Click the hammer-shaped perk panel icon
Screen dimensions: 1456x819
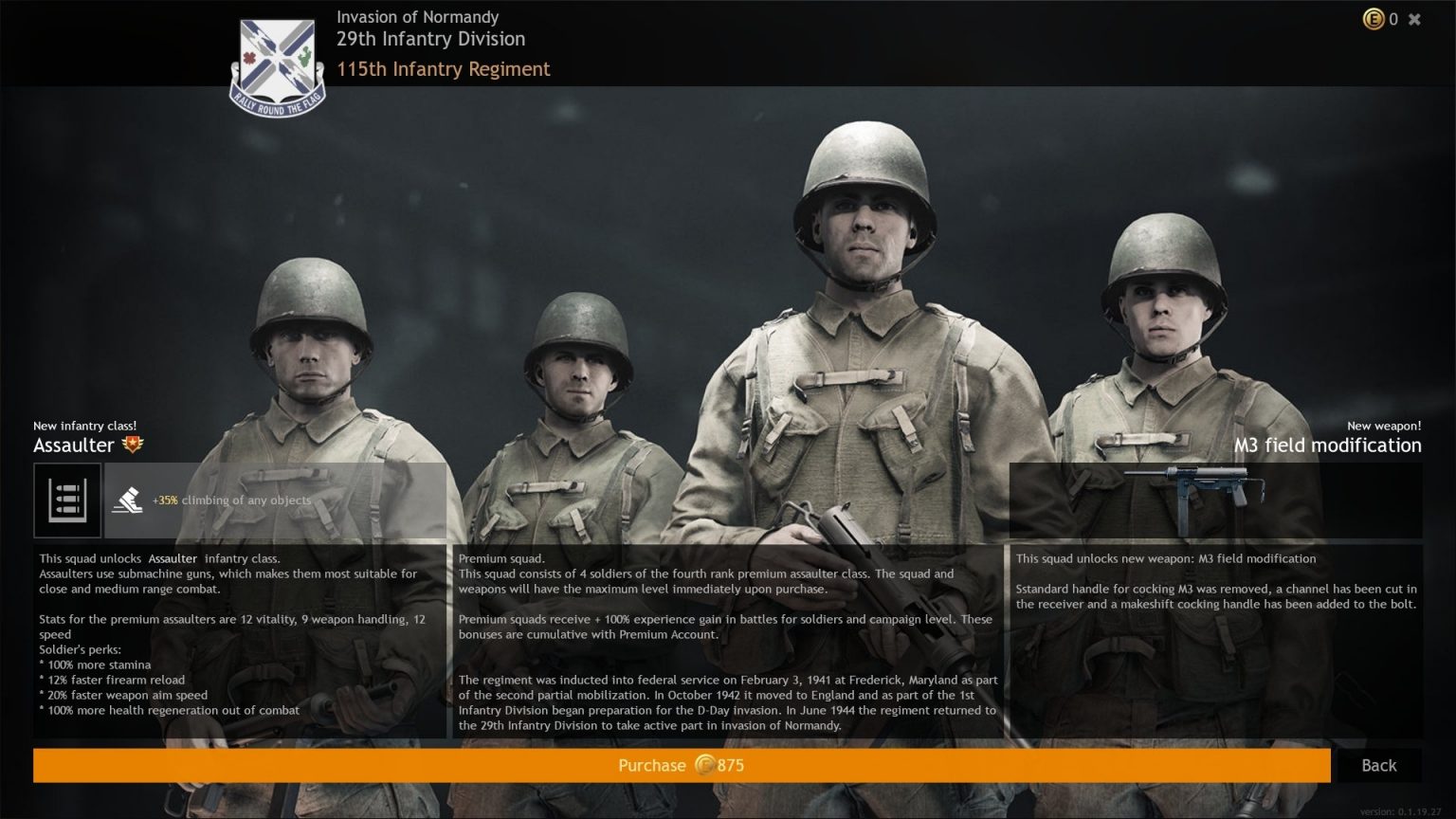pyautogui.click(x=124, y=498)
